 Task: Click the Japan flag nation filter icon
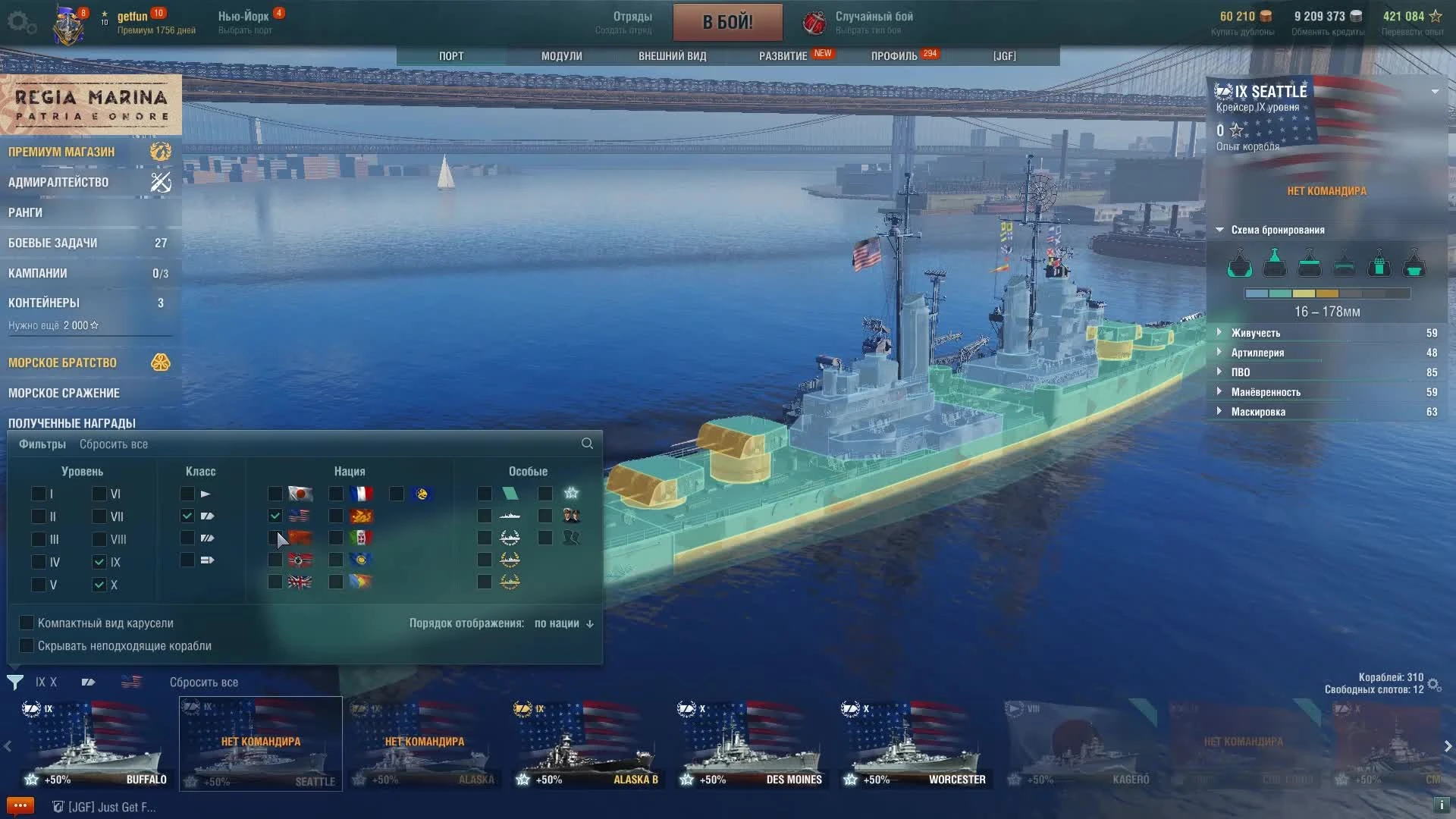299,494
